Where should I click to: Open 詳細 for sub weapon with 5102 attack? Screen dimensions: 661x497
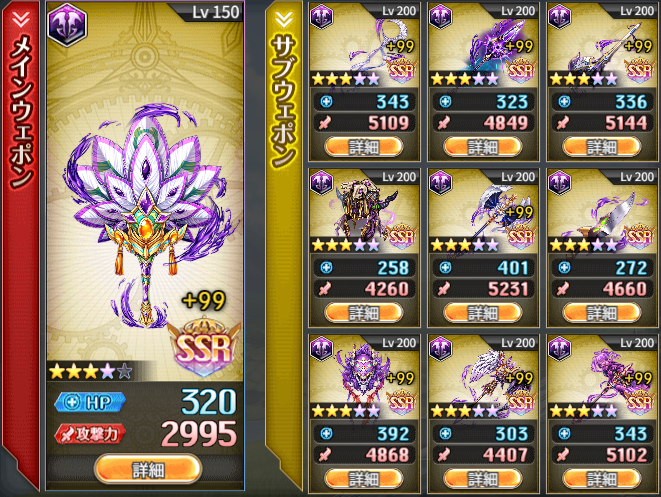click(x=602, y=478)
